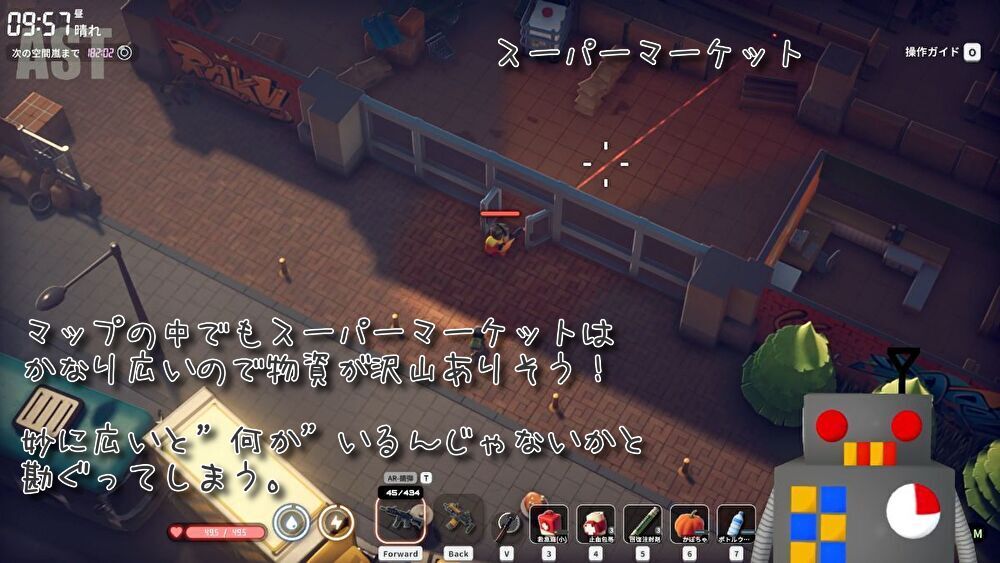Open the 操作ガイド controls guide
This screenshot has width=1000, height=563.
point(942,52)
